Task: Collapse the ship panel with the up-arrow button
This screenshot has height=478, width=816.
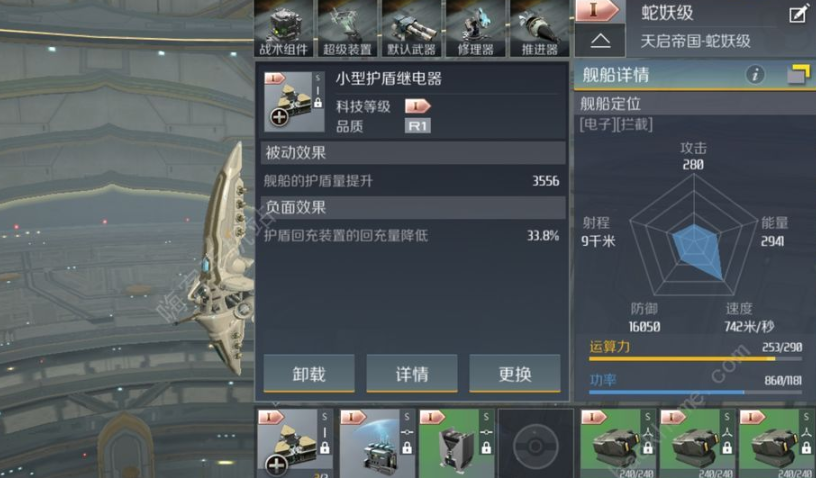Action: pyautogui.click(x=600, y=41)
